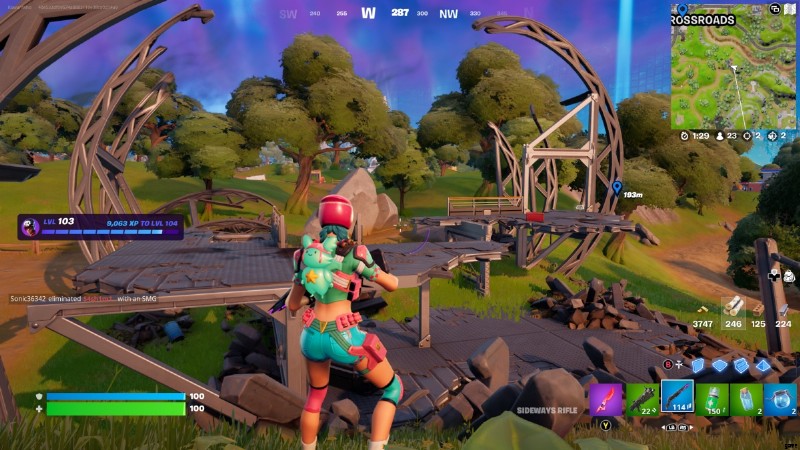The width and height of the screenshot is (800, 450).
Task: Click the level 103 XP progress banner
Action: tap(100, 227)
